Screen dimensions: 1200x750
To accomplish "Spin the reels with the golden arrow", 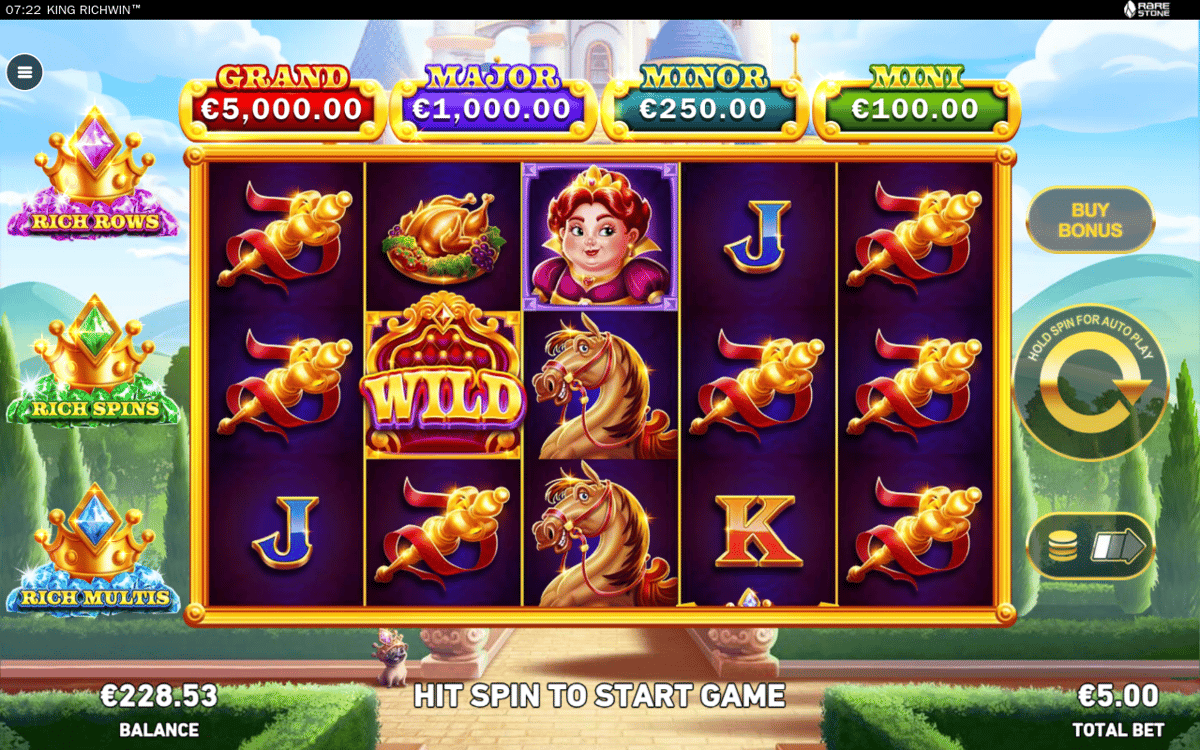I will point(1091,383).
